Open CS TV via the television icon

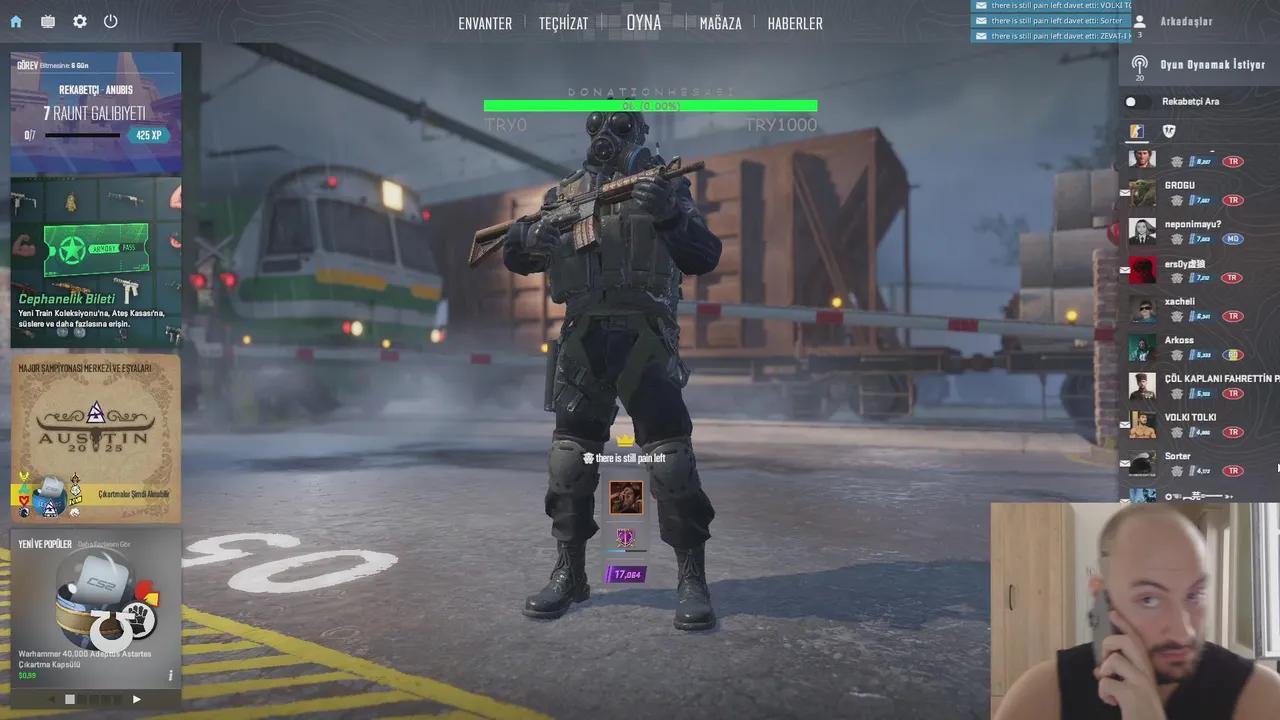point(46,21)
